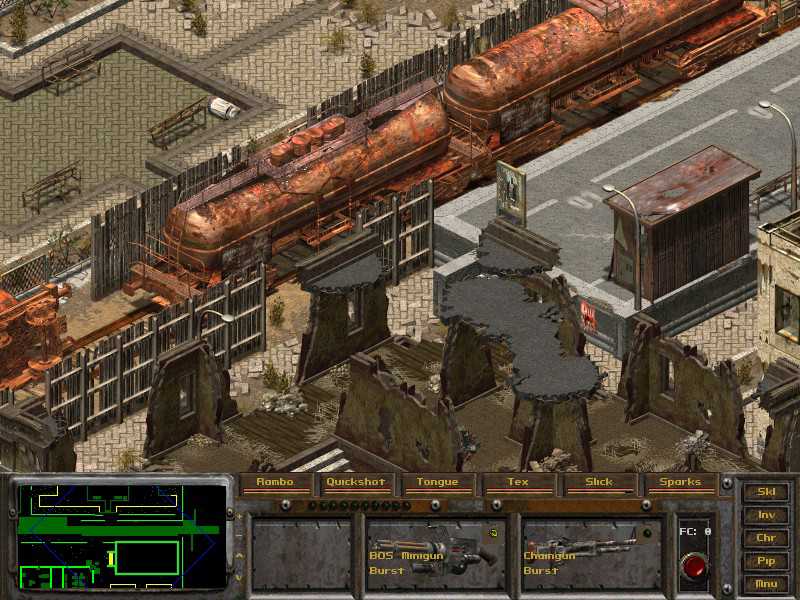Show the character sheet via Chr
800x600 pixels.
(766, 538)
